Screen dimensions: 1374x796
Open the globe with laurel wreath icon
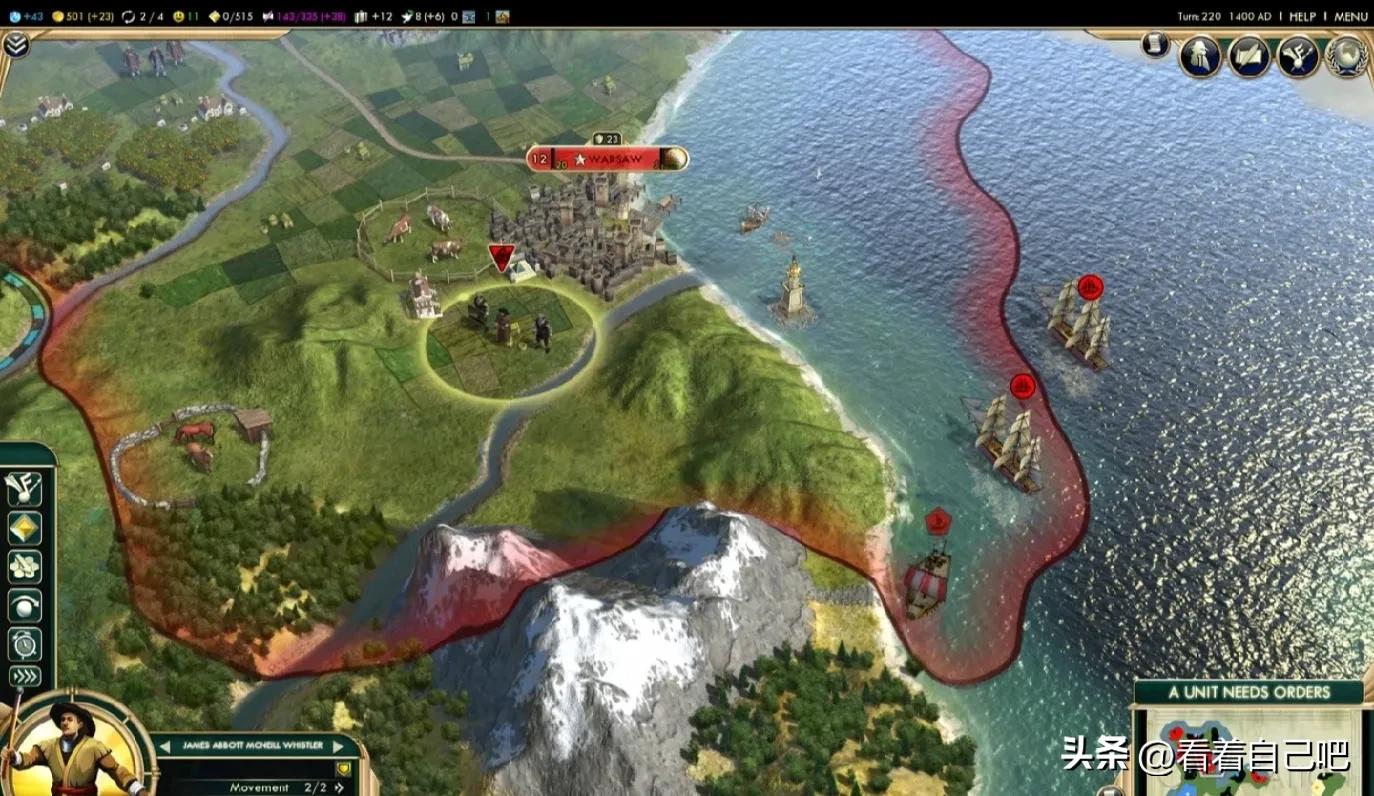point(1346,56)
